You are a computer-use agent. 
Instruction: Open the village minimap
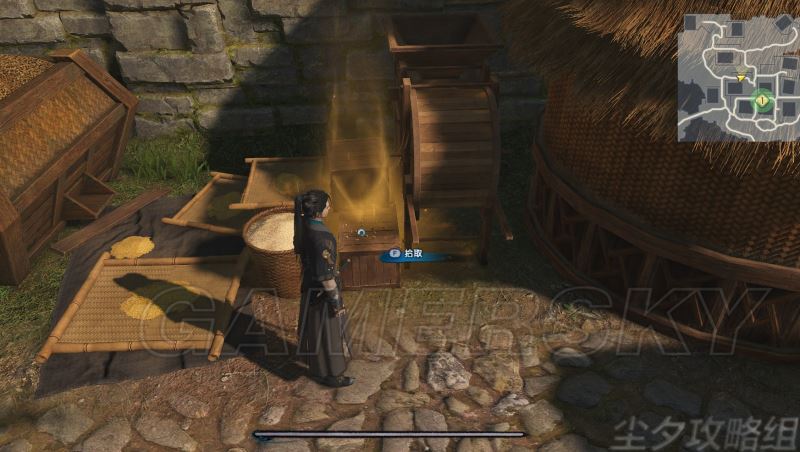tap(737, 76)
